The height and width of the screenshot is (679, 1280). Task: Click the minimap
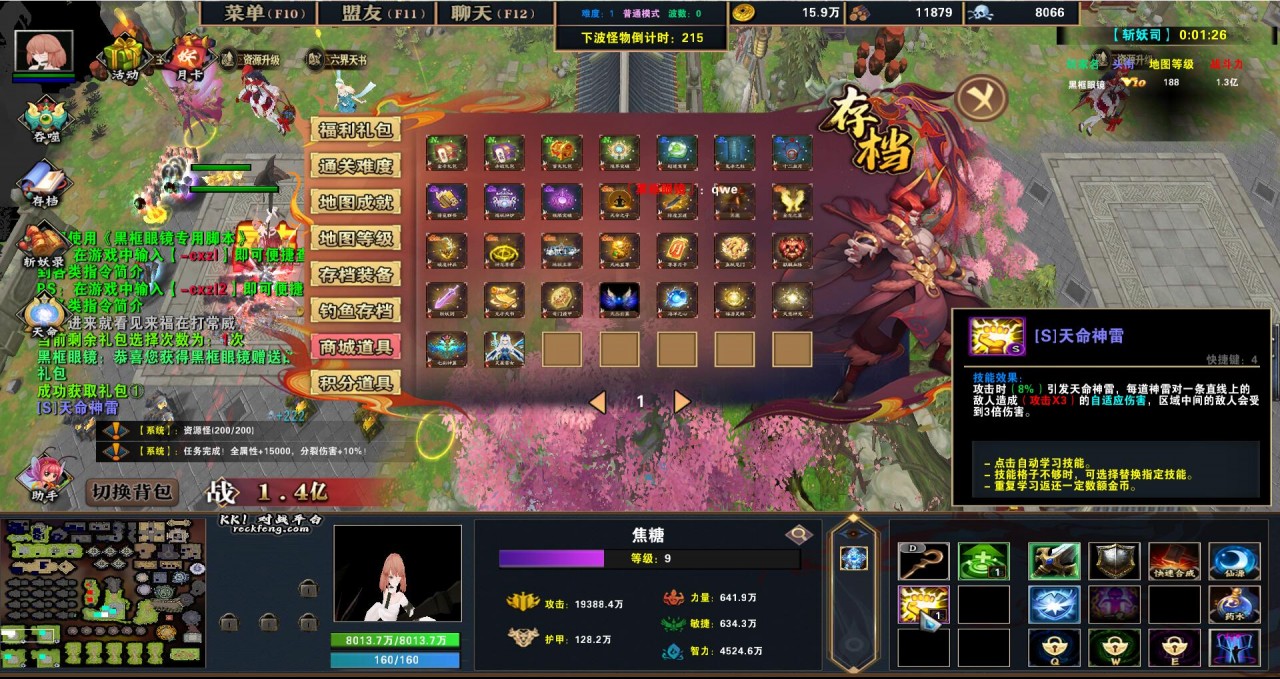103,593
